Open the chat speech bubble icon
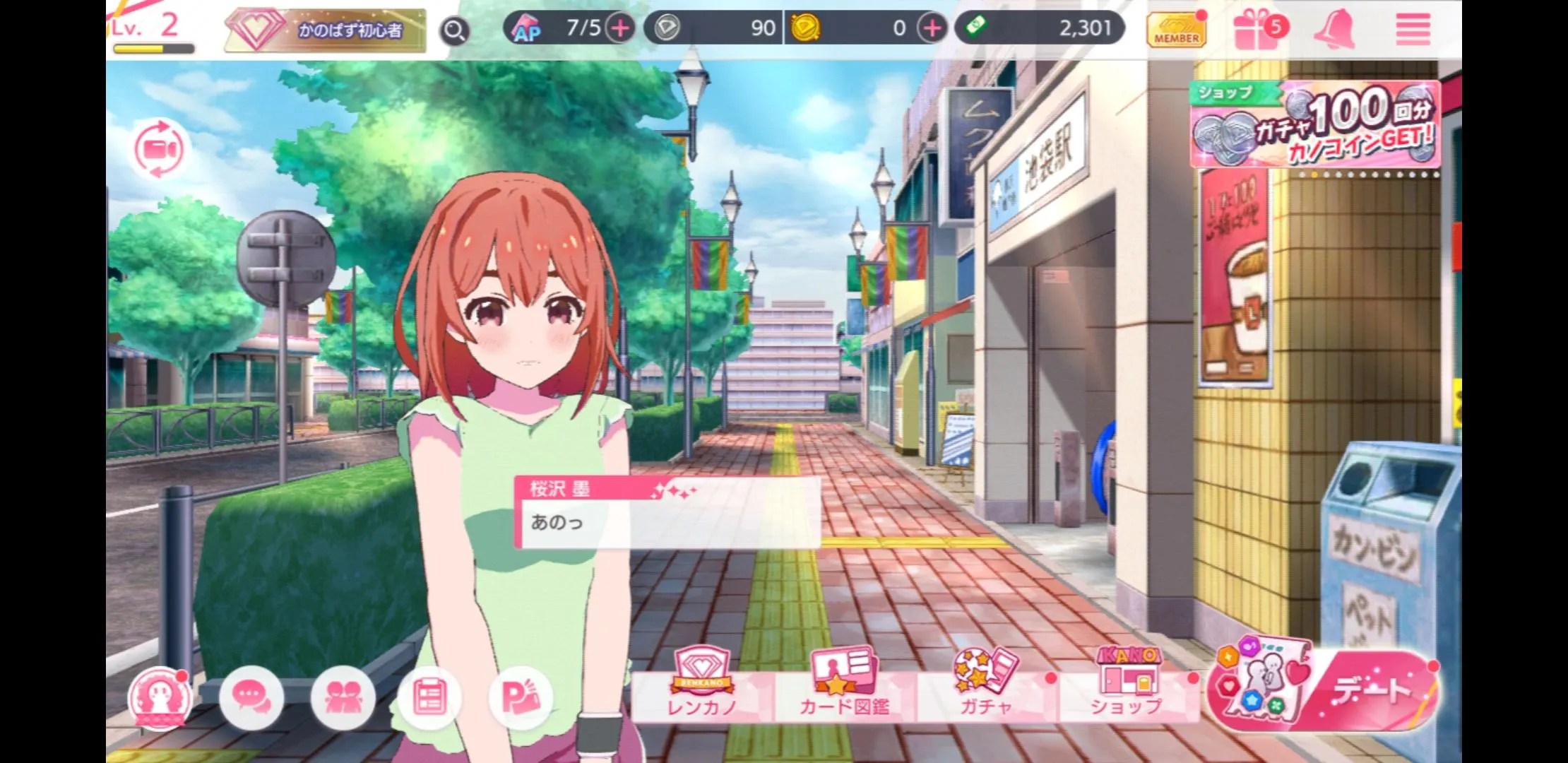This screenshot has width=1568, height=763. [251, 698]
